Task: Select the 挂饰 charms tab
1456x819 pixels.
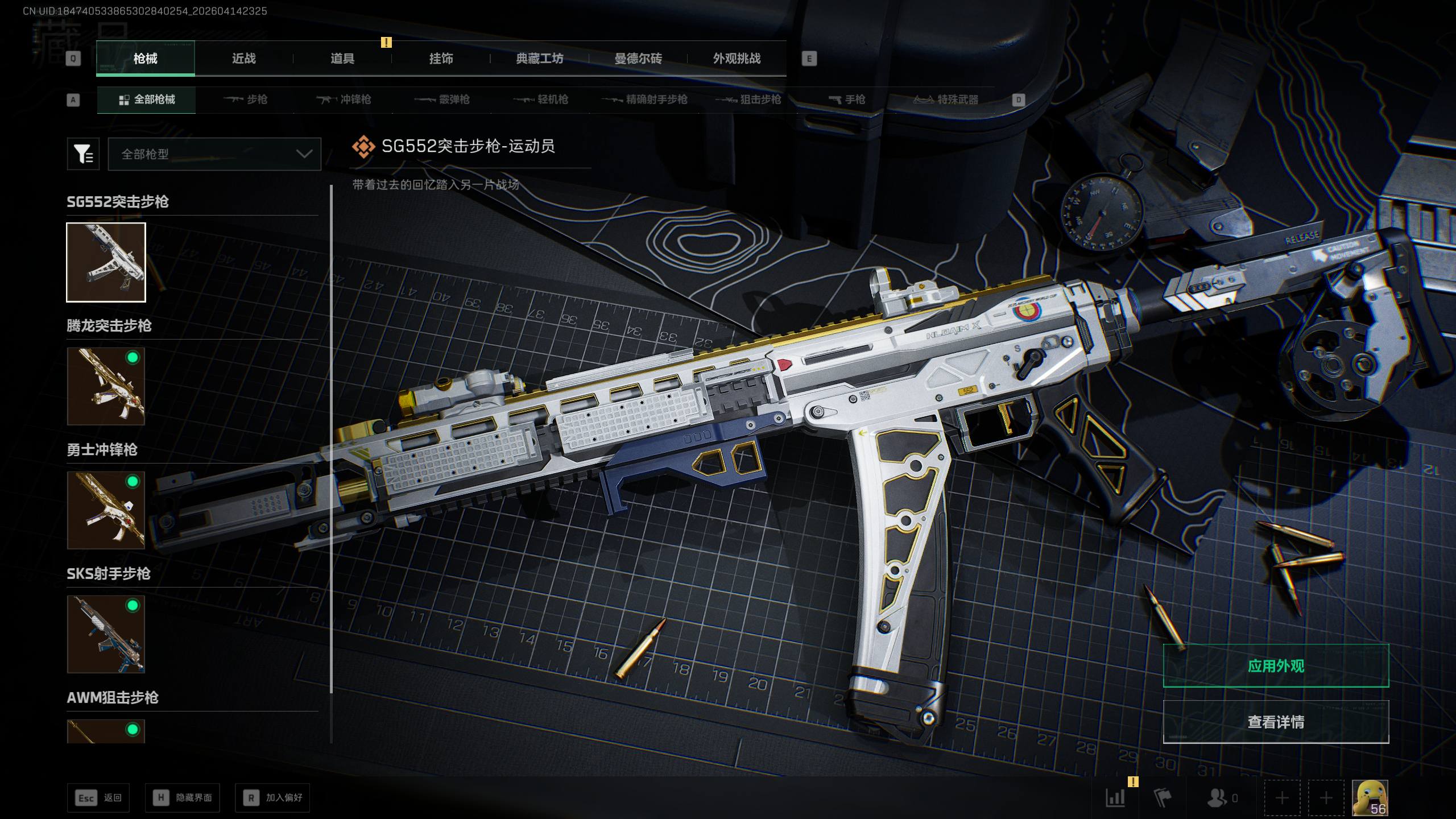Action: 441,59
